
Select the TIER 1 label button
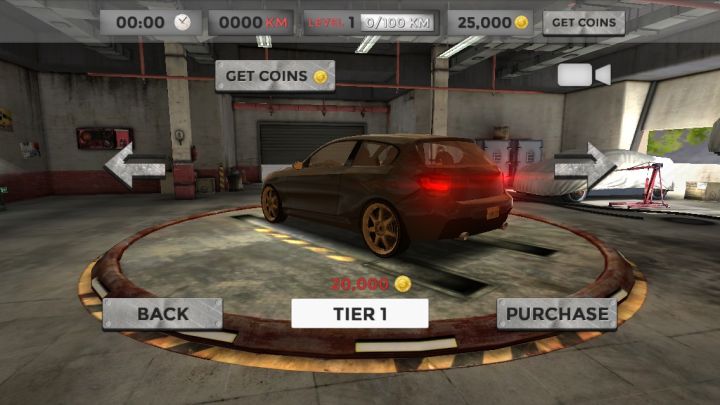(360, 313)
